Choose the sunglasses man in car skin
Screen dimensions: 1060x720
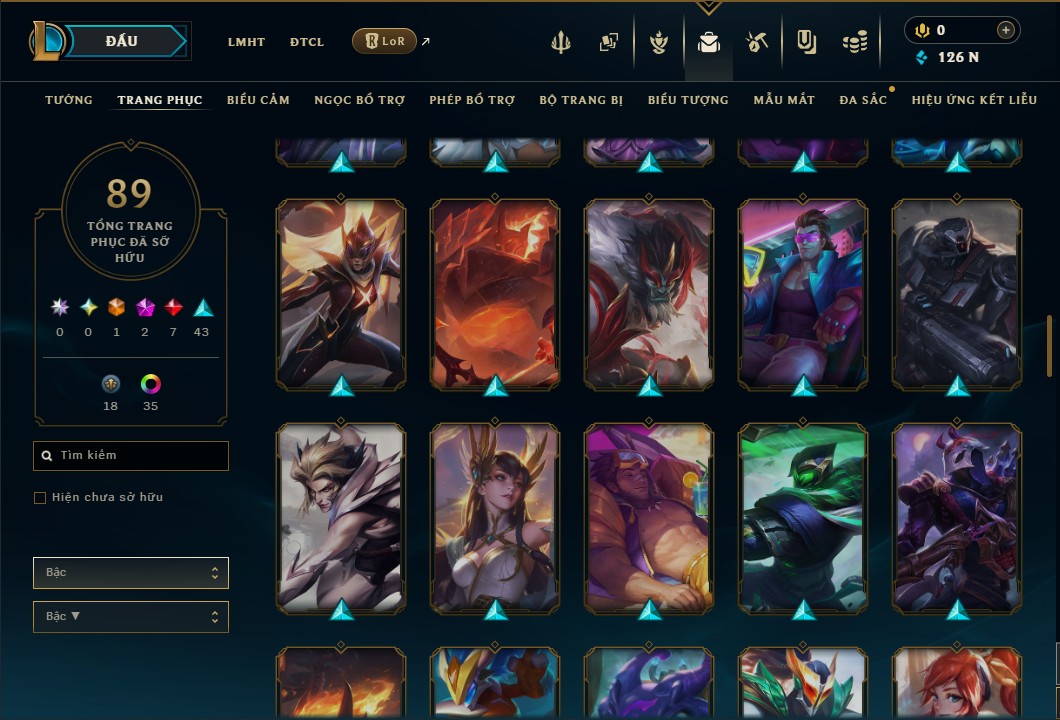click(803, 294)
